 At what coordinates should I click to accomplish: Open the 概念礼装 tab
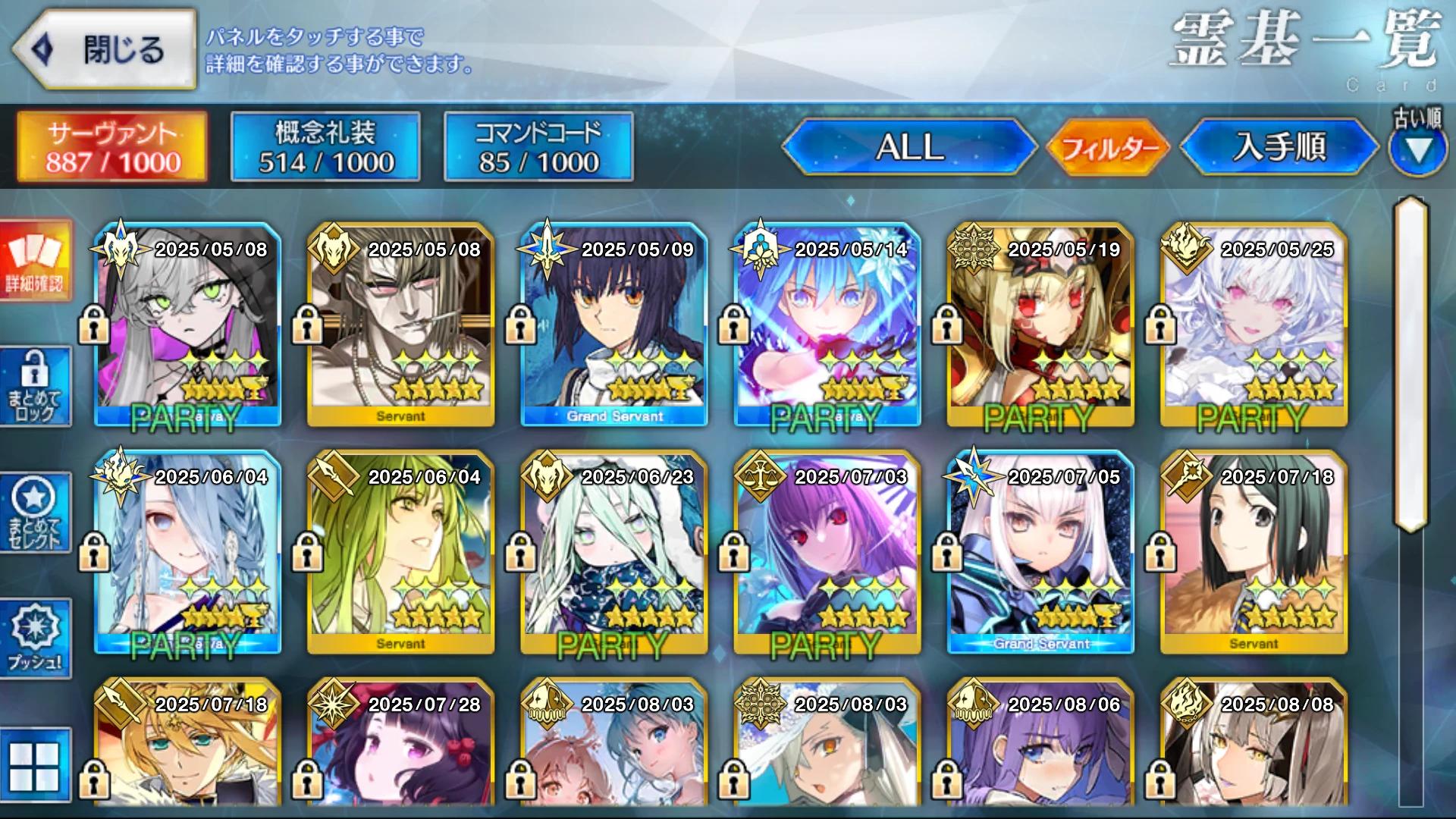tap(325, 147)
